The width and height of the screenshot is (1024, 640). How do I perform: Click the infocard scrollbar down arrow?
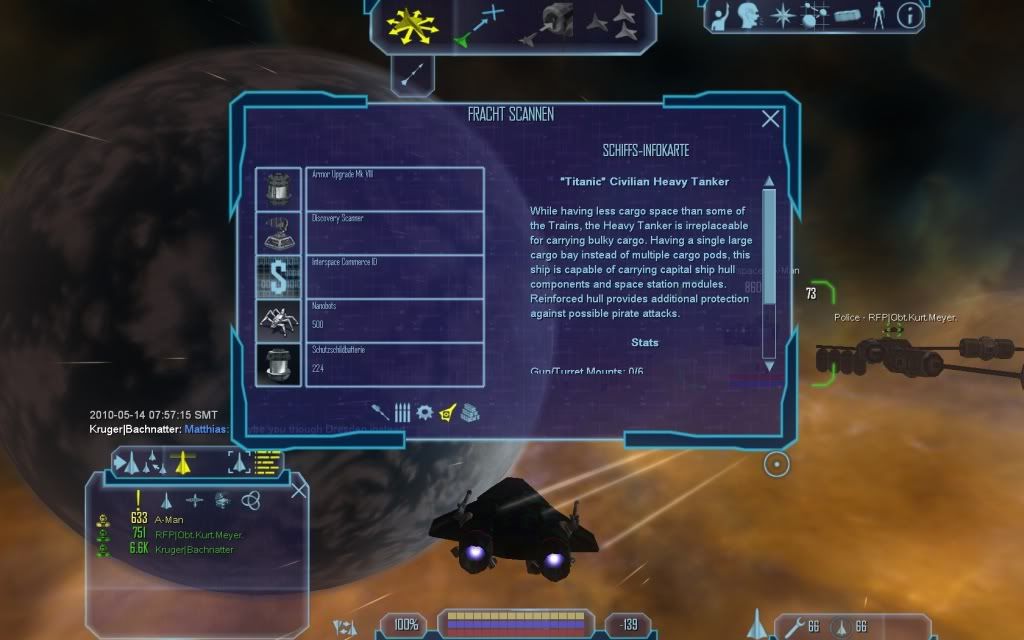click(x=769, y=366)
